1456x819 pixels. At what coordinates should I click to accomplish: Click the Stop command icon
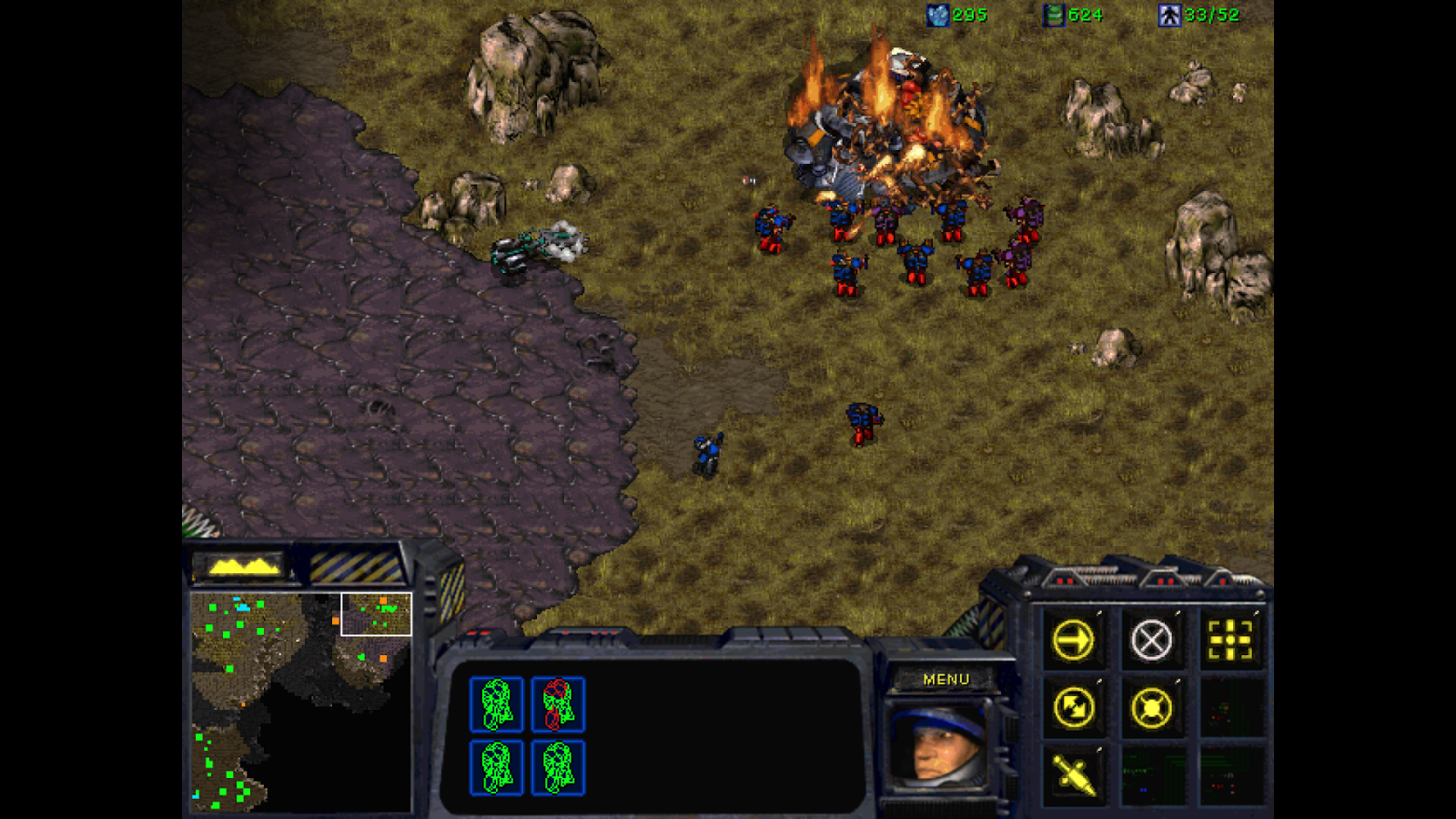[1152, 640]
